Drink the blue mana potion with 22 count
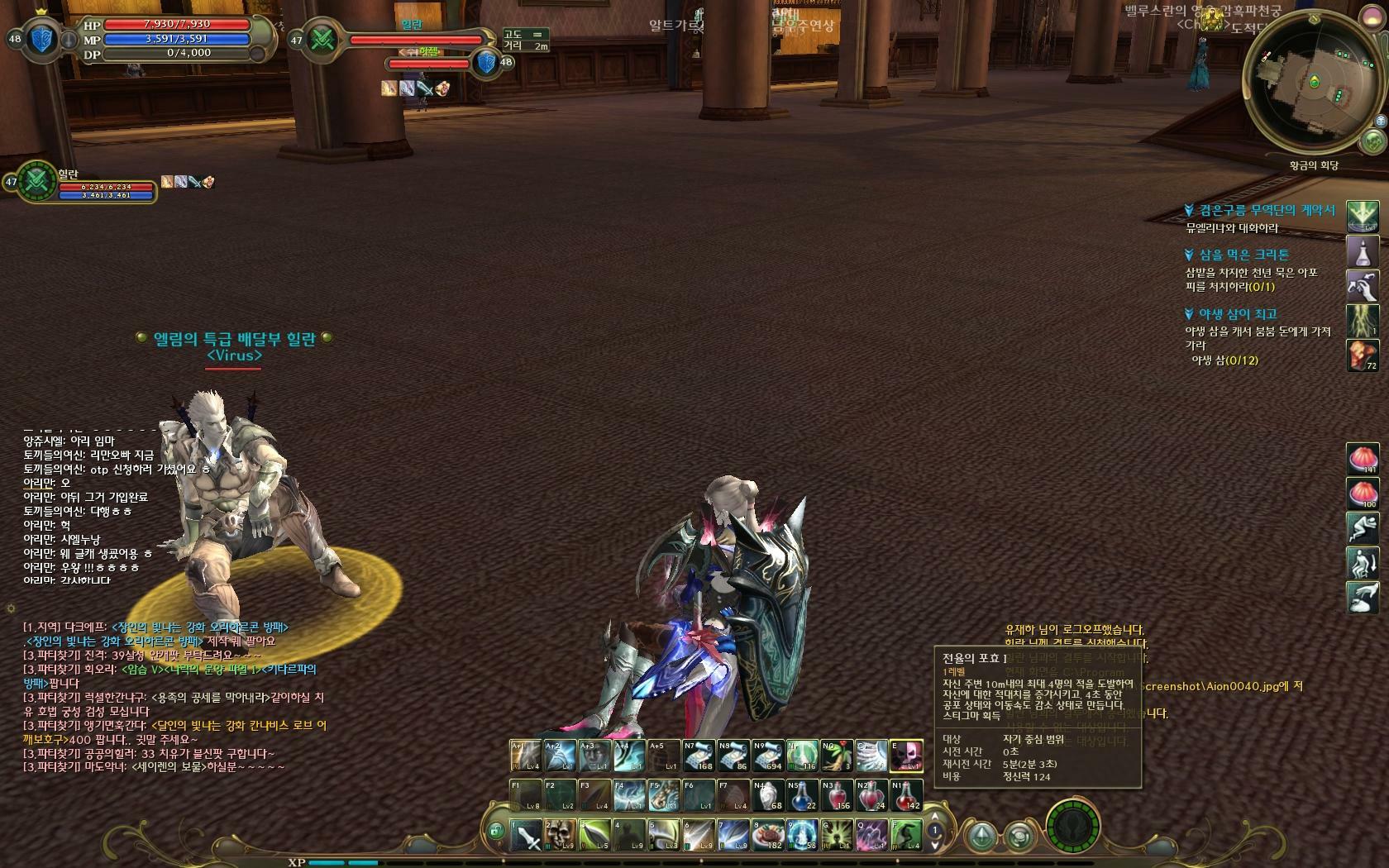 click(x=801, y=795)
